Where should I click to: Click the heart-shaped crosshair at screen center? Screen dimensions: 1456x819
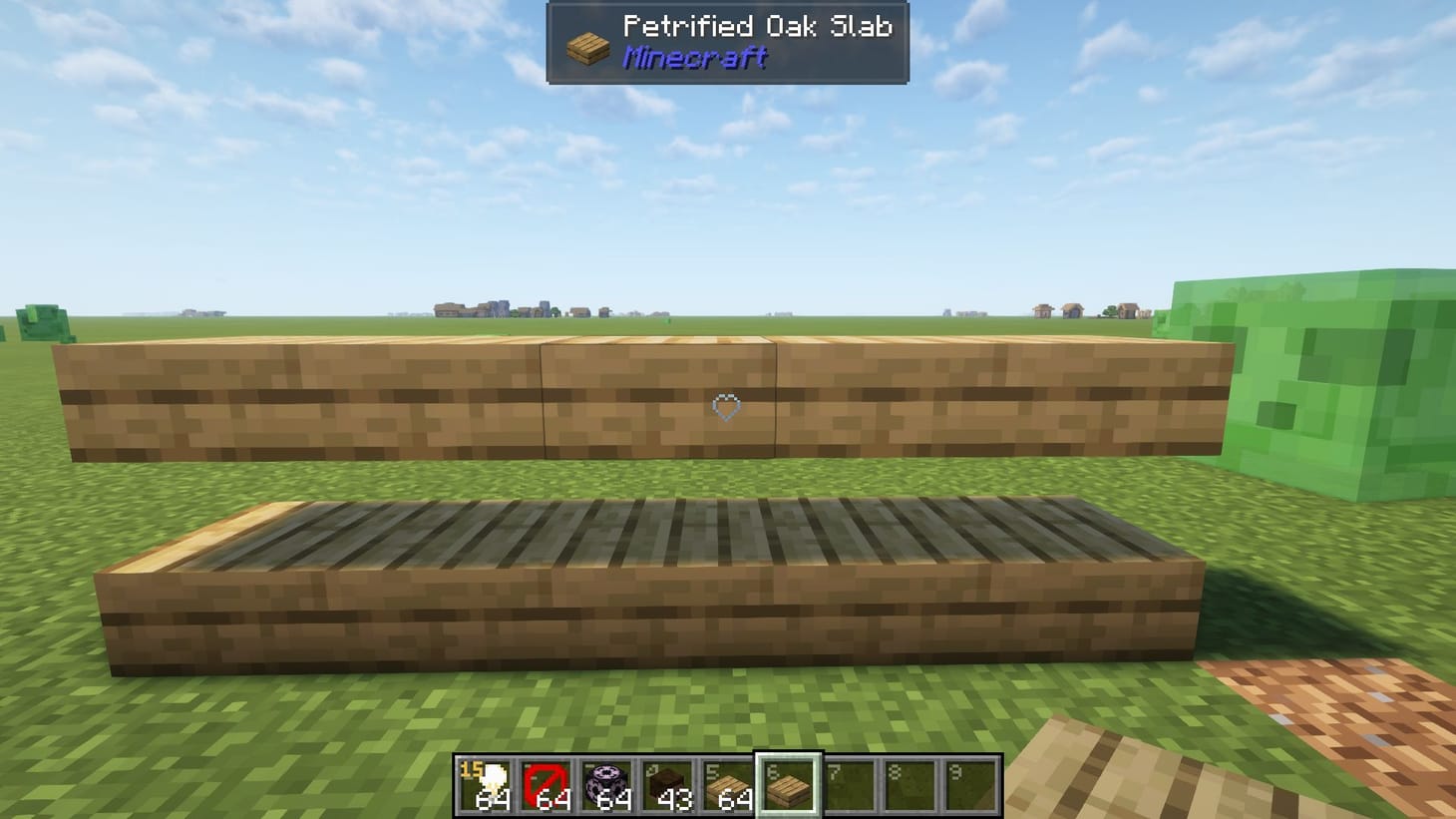(725, 407)
